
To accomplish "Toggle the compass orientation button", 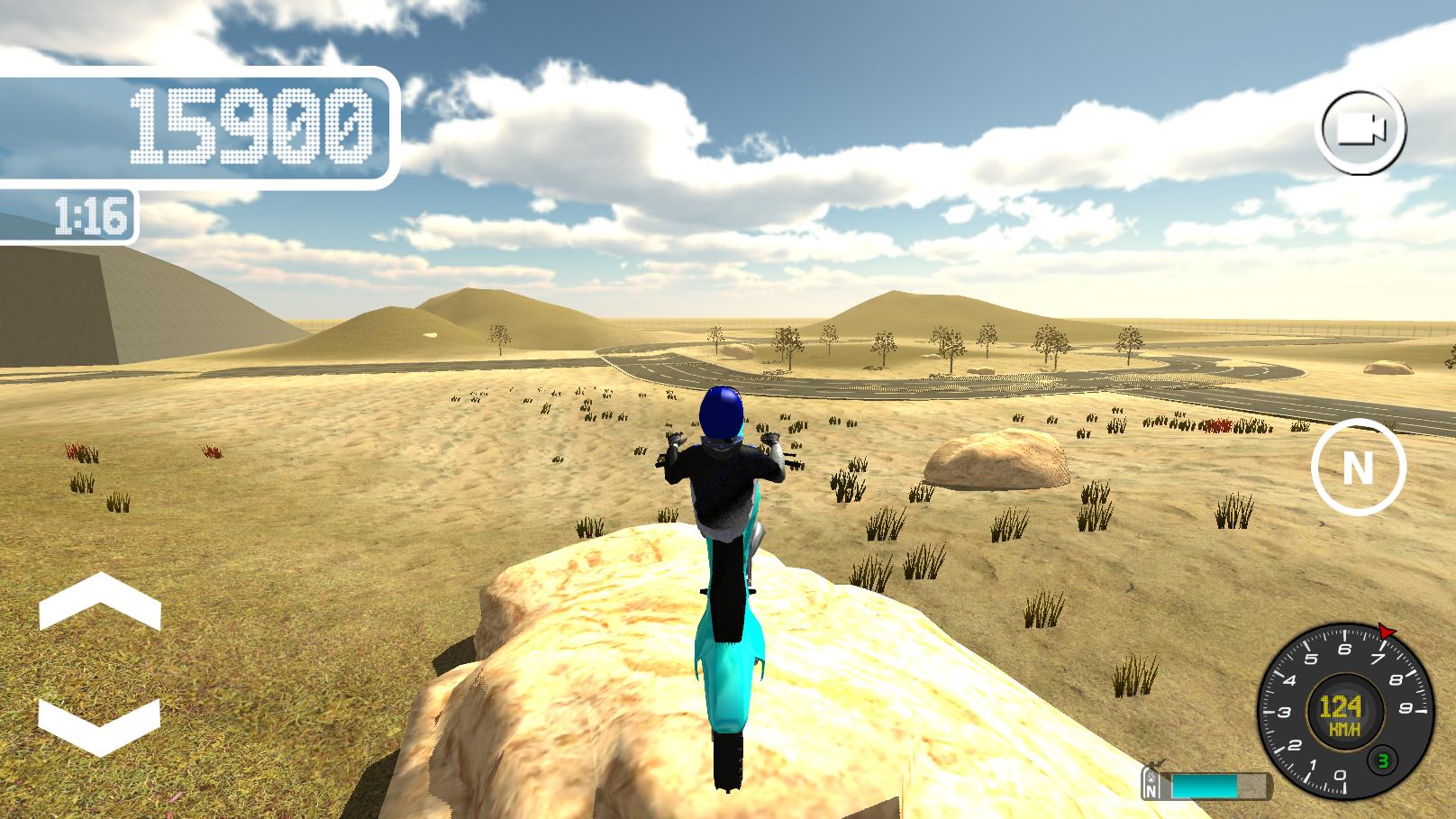I will click(1358, 467).
